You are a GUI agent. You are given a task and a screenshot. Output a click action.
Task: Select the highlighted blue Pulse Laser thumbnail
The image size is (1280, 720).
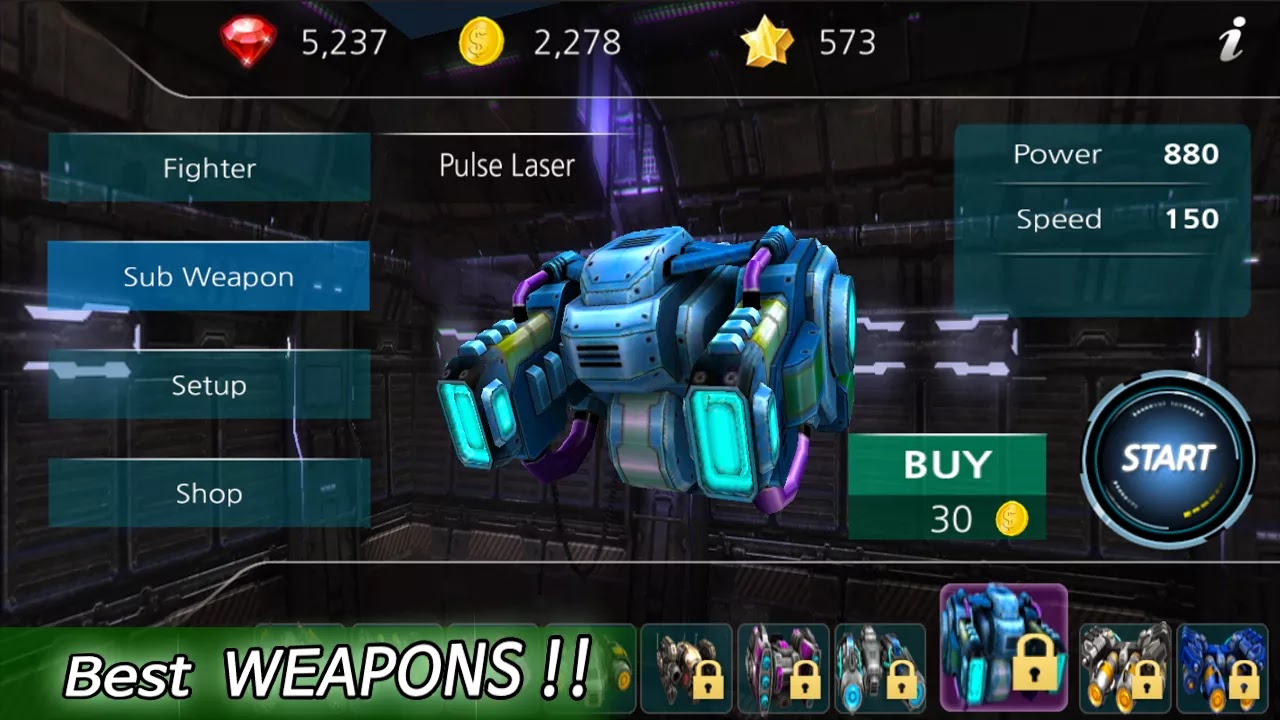coord(1003,647)
